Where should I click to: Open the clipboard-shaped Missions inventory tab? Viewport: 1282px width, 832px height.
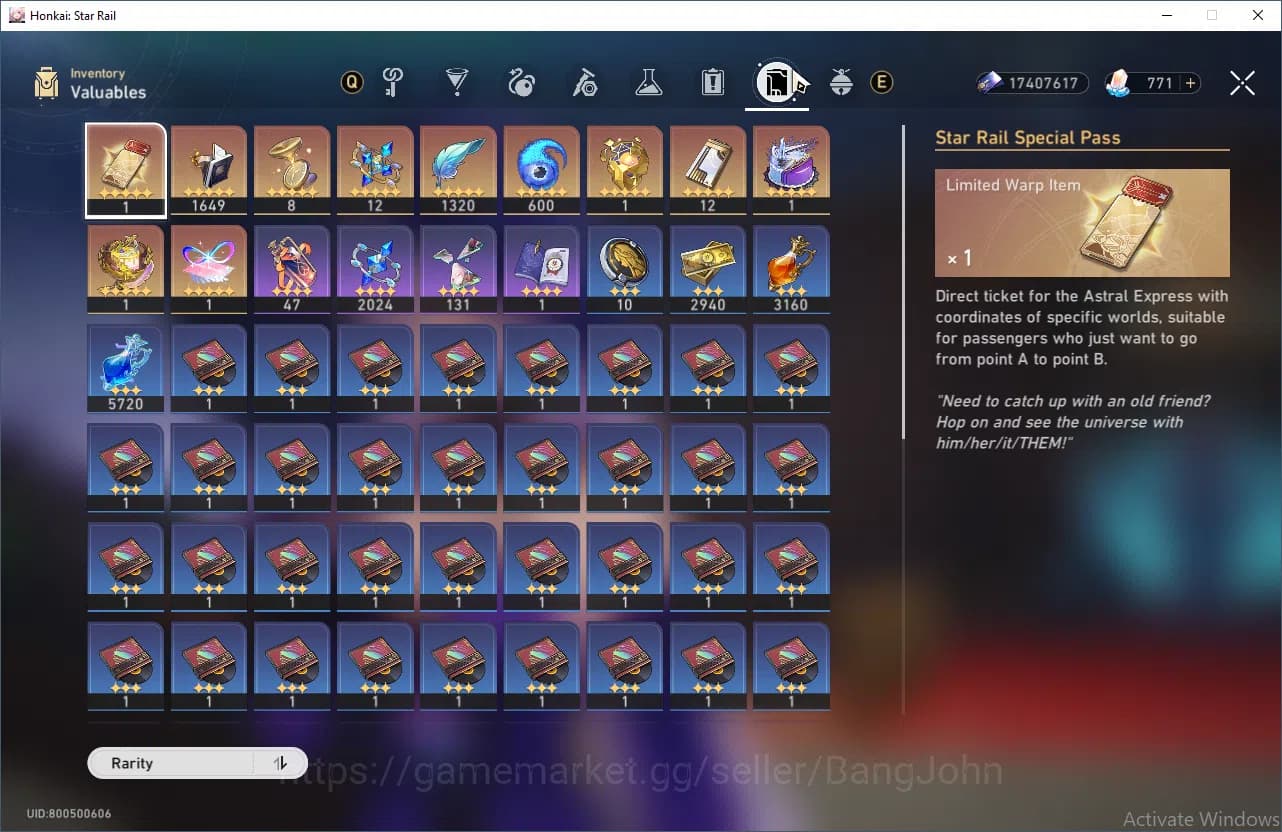pos(712,83)
